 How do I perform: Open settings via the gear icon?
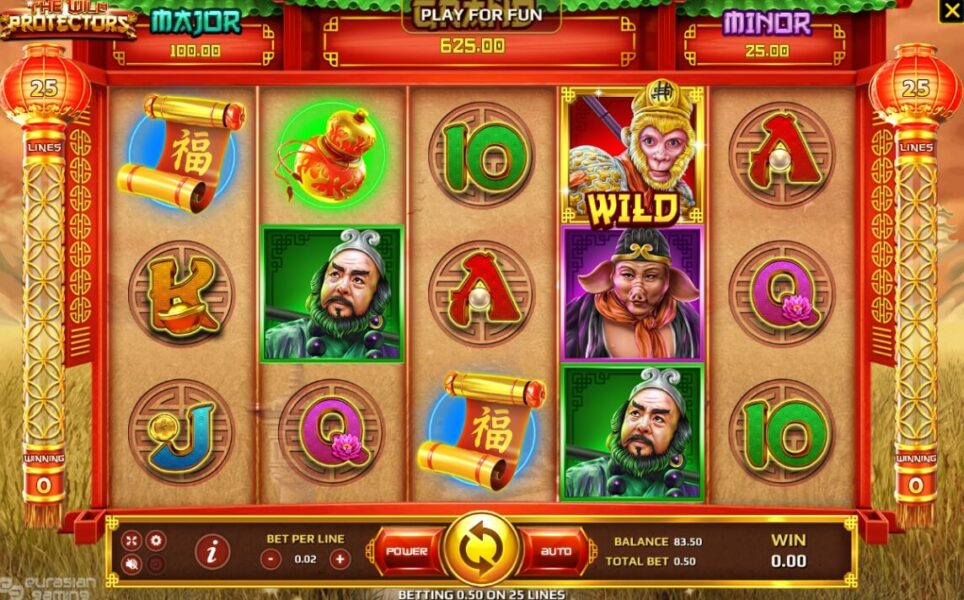click(155, 540)
